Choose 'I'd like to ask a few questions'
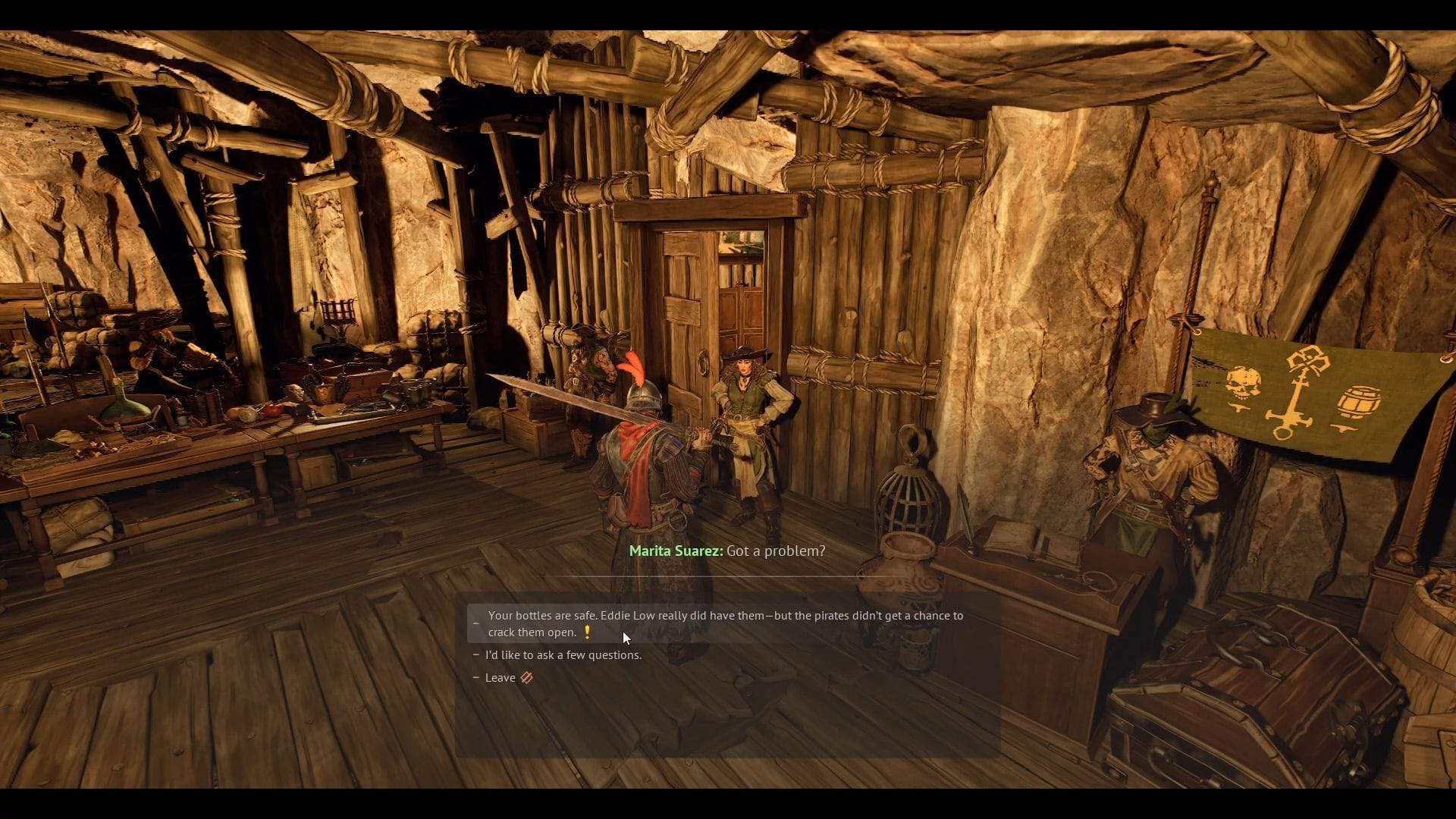Viewport: 1456px width, 819px height. 565,654
